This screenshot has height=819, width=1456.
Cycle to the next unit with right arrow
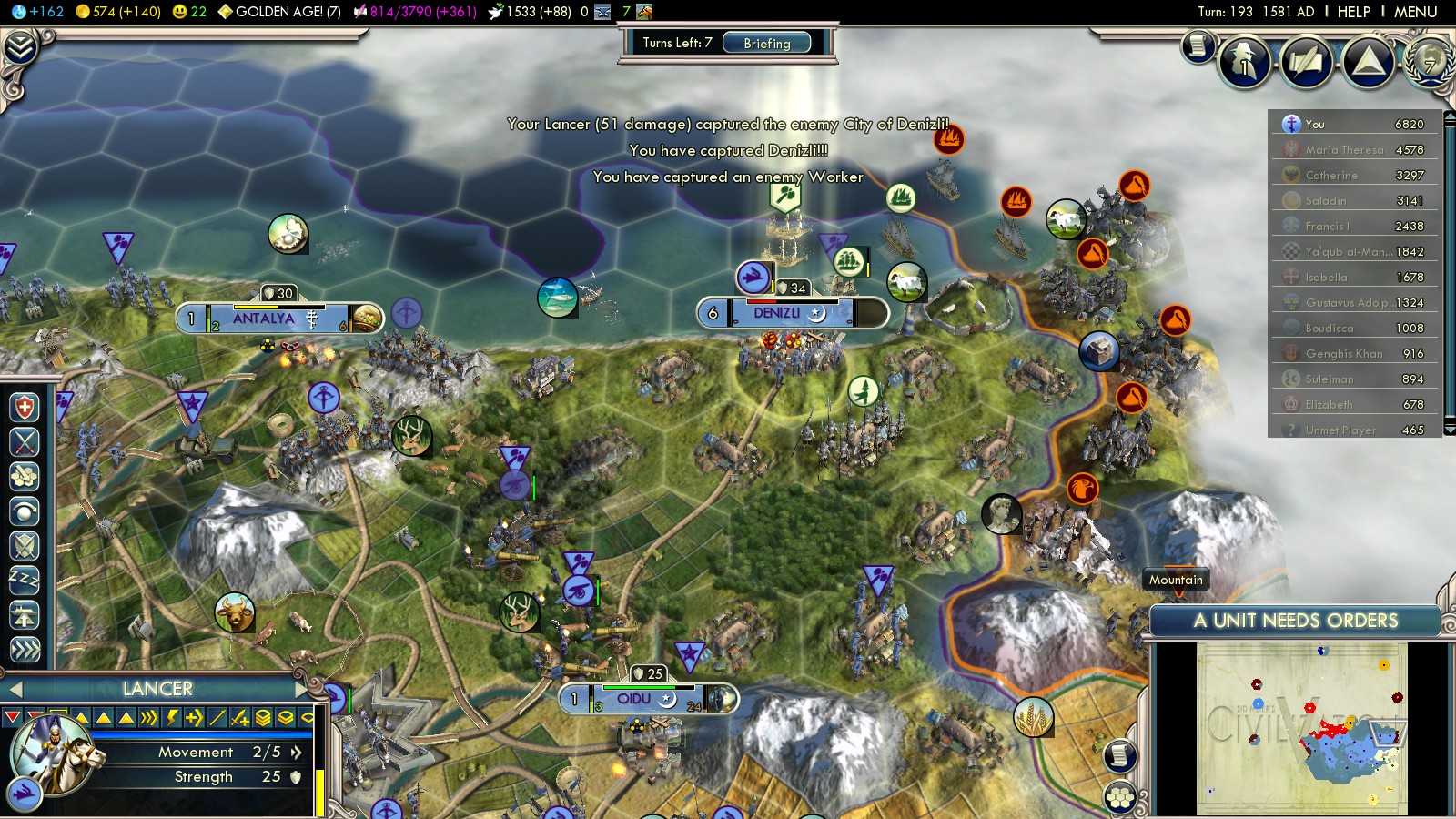(301, 689)
